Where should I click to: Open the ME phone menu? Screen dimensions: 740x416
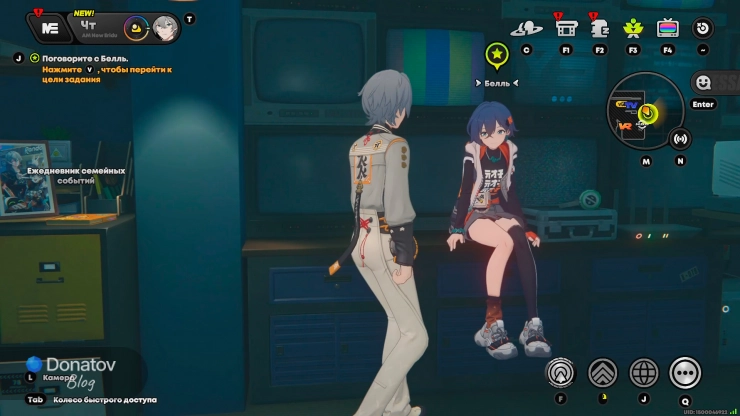pos(51,27)
